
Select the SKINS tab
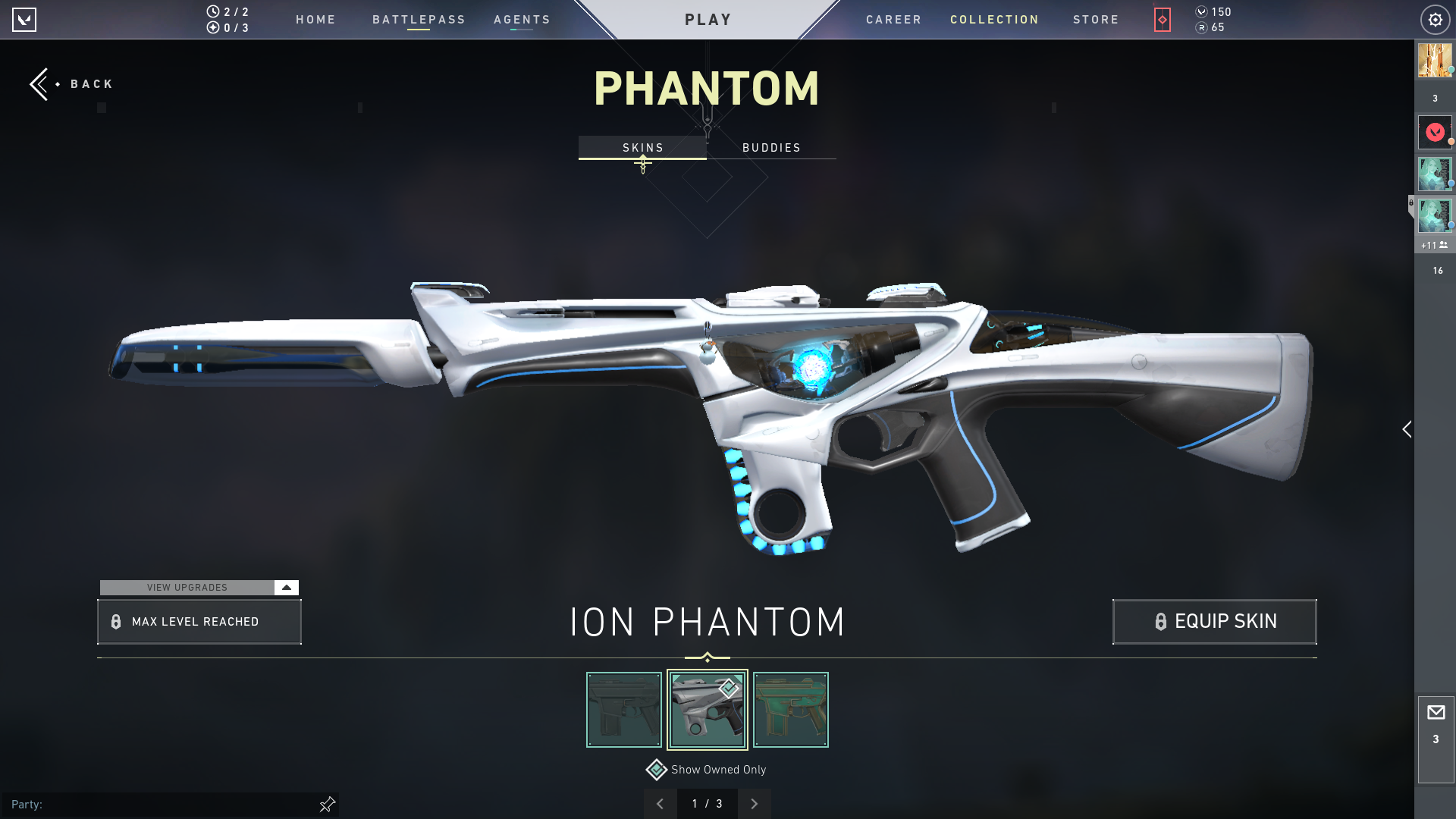[x=642, y=148]
